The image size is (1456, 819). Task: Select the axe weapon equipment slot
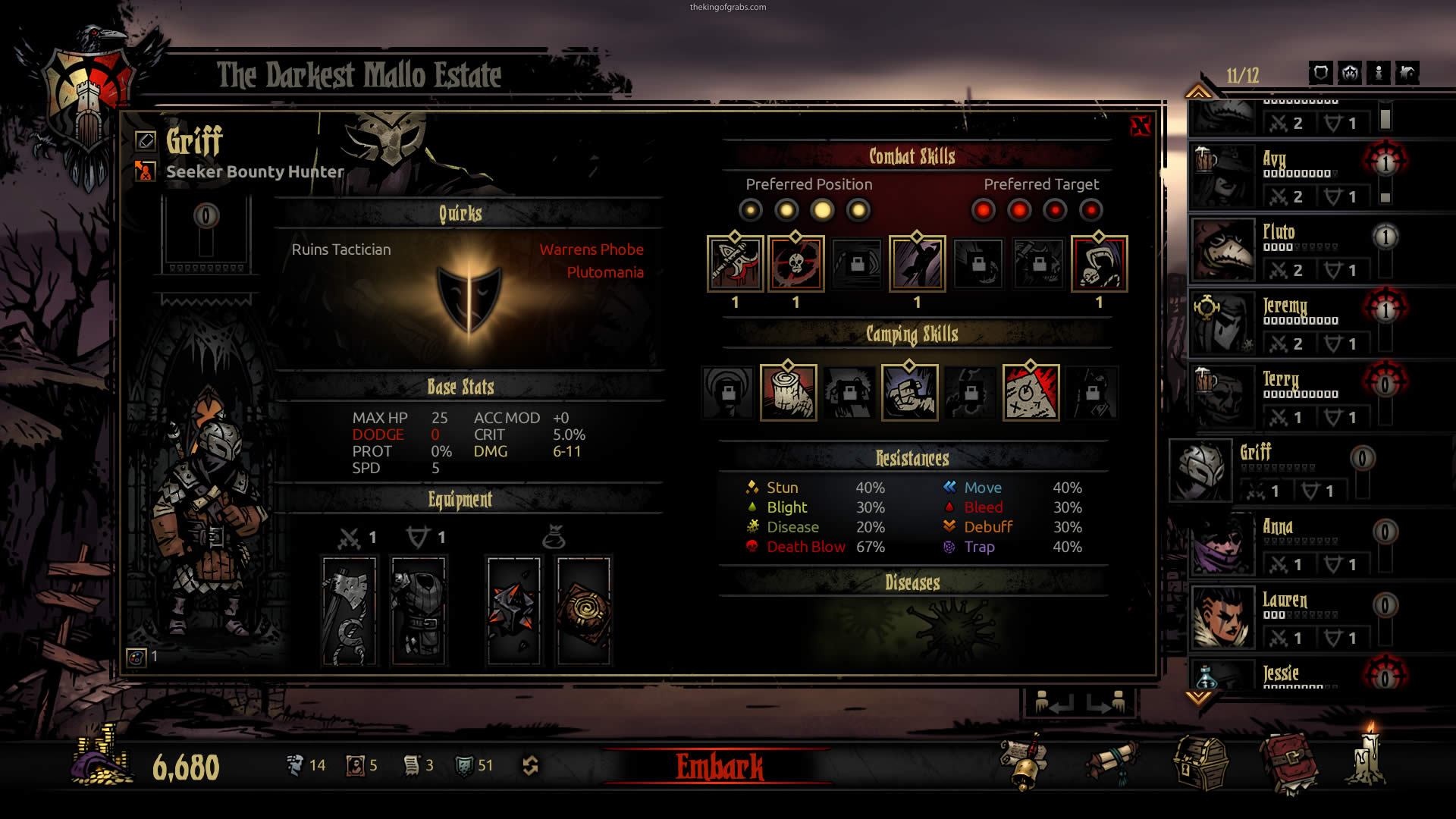(349, 611)
